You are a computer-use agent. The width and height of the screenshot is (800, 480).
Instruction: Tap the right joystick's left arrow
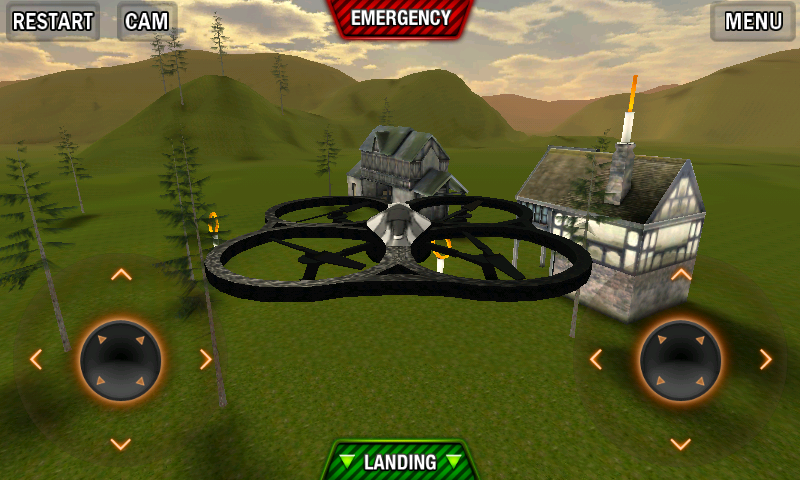pos(596,359)
